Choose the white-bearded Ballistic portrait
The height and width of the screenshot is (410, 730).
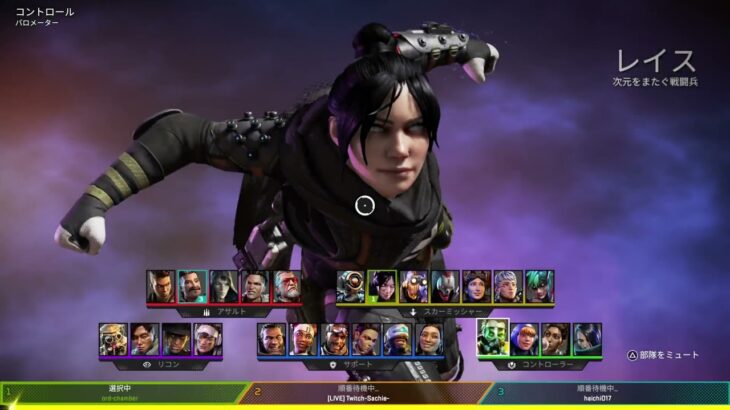click(287, 286)
